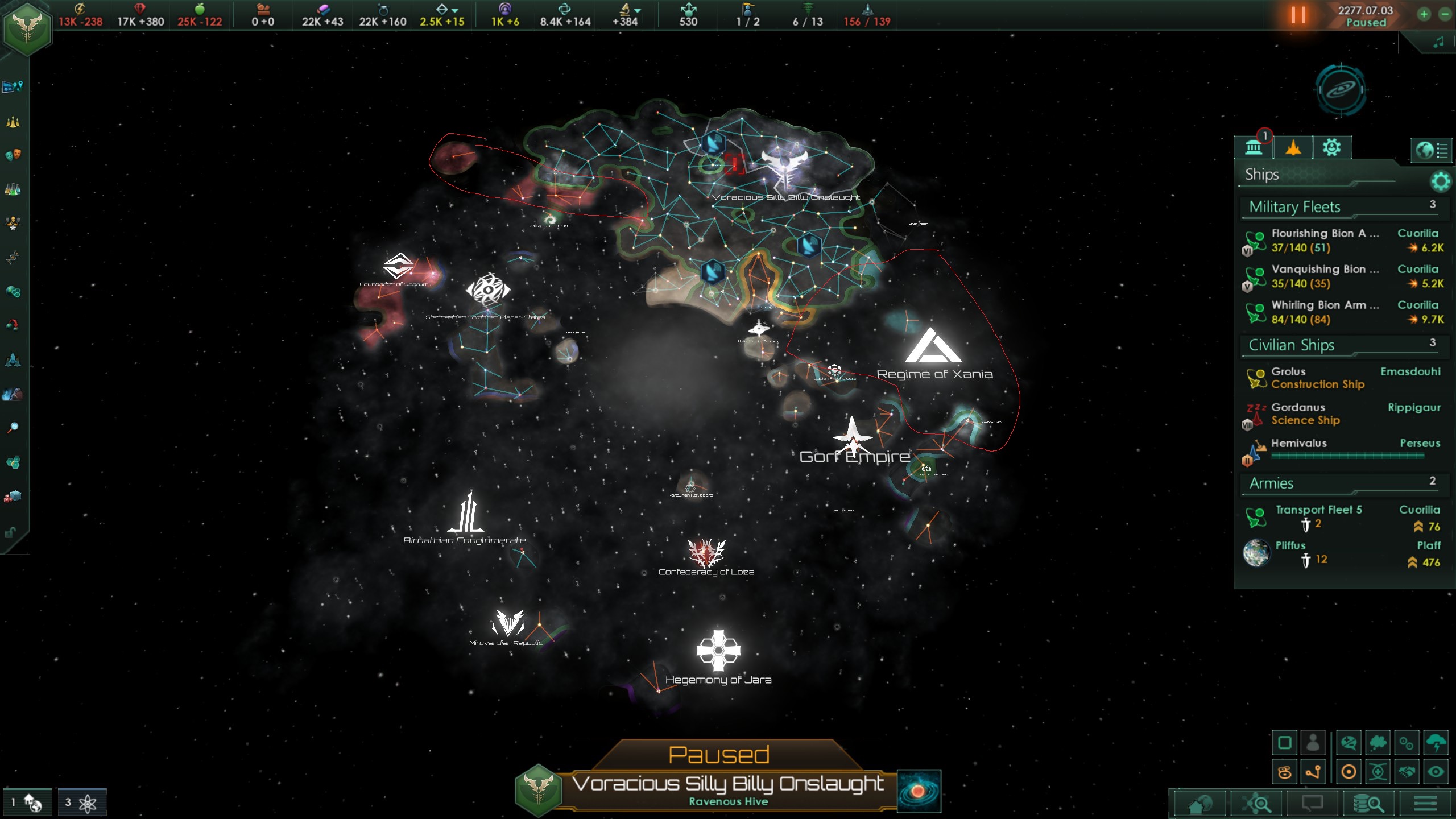Open the outliner gear settings tab

pyautogui.click(x=1331, y=148)
